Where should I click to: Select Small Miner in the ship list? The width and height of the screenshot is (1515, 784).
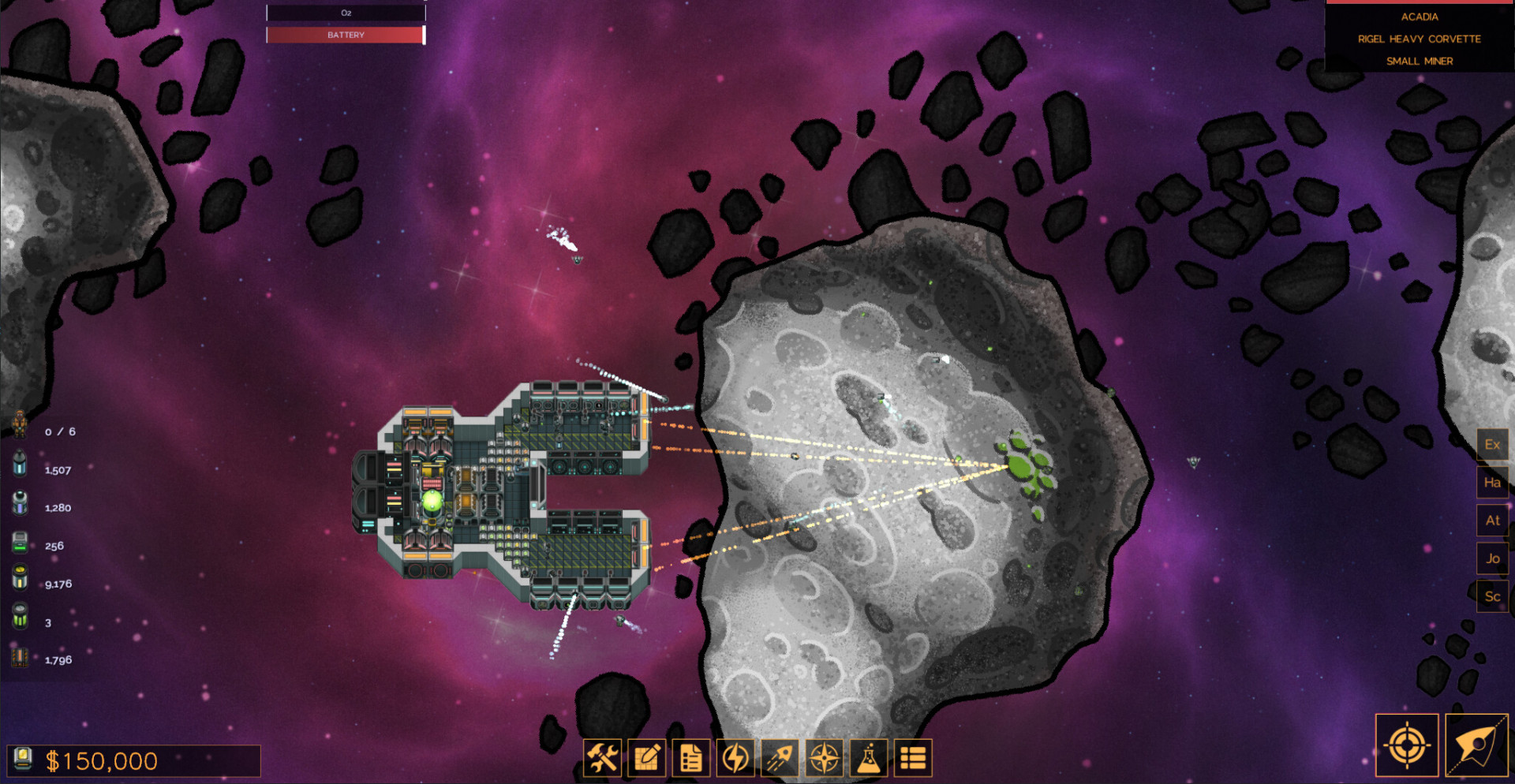click(1420, 61)
